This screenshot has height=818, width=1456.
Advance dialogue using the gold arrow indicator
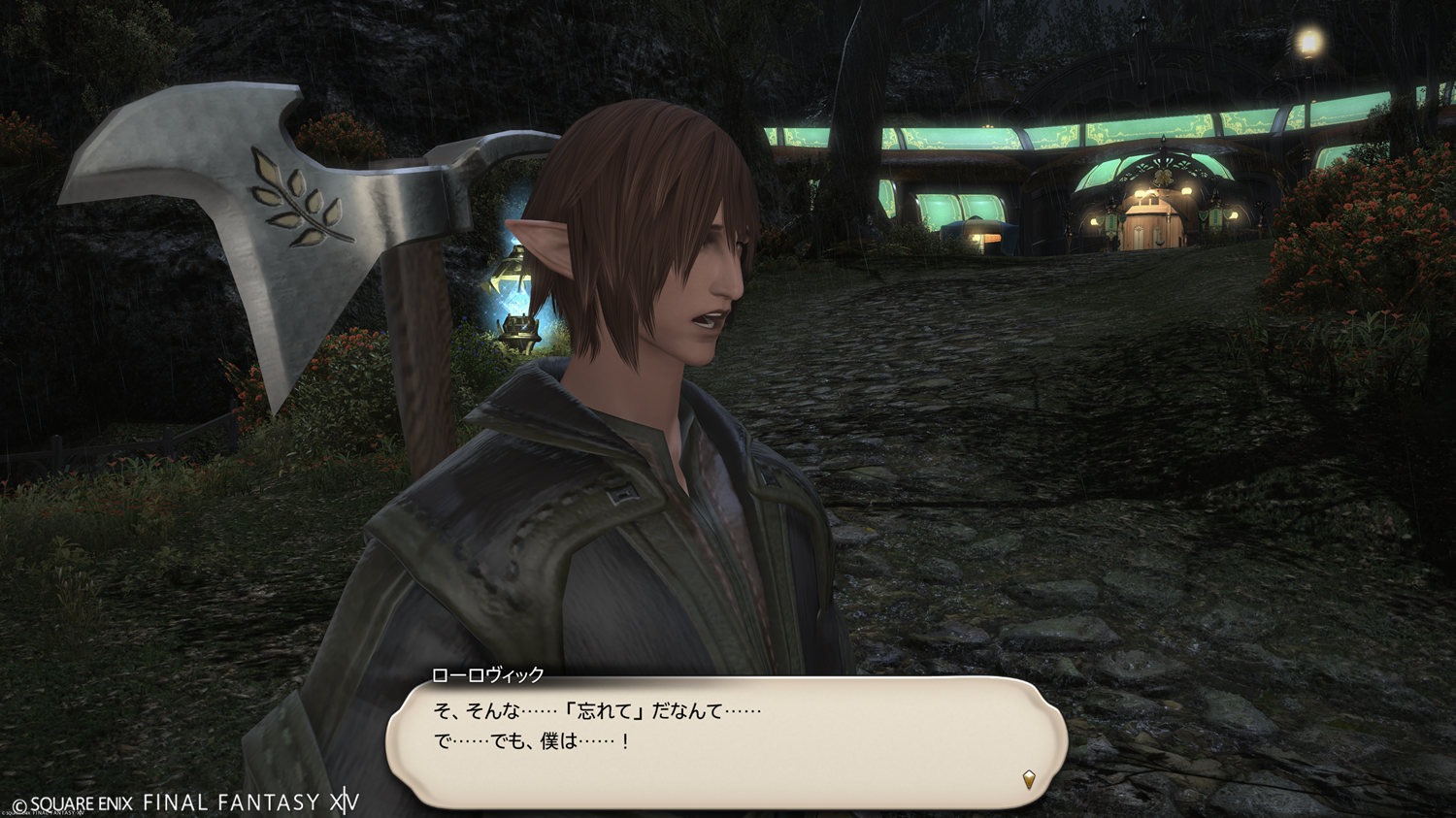1029,779
